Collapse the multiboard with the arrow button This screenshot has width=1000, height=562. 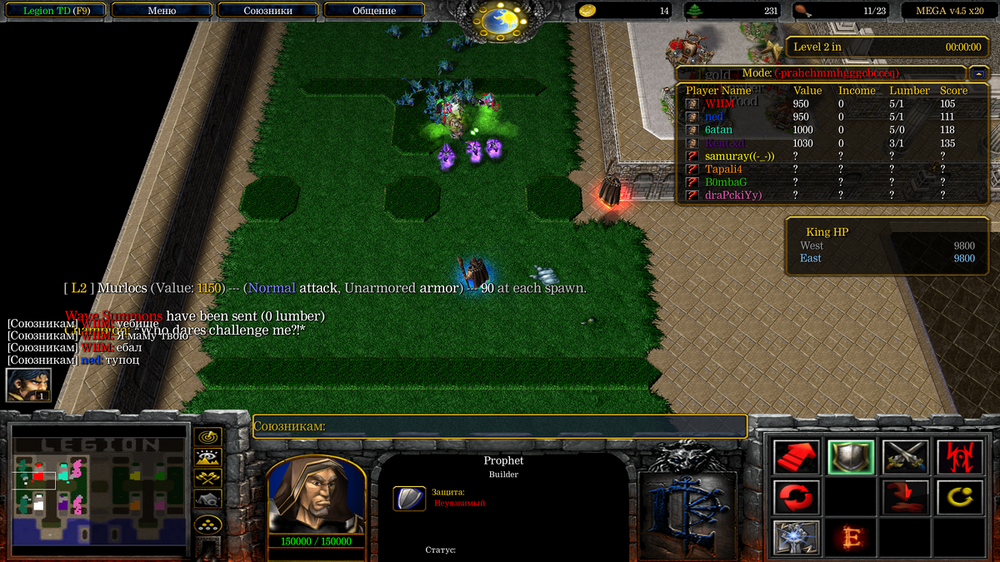[978, 73]
